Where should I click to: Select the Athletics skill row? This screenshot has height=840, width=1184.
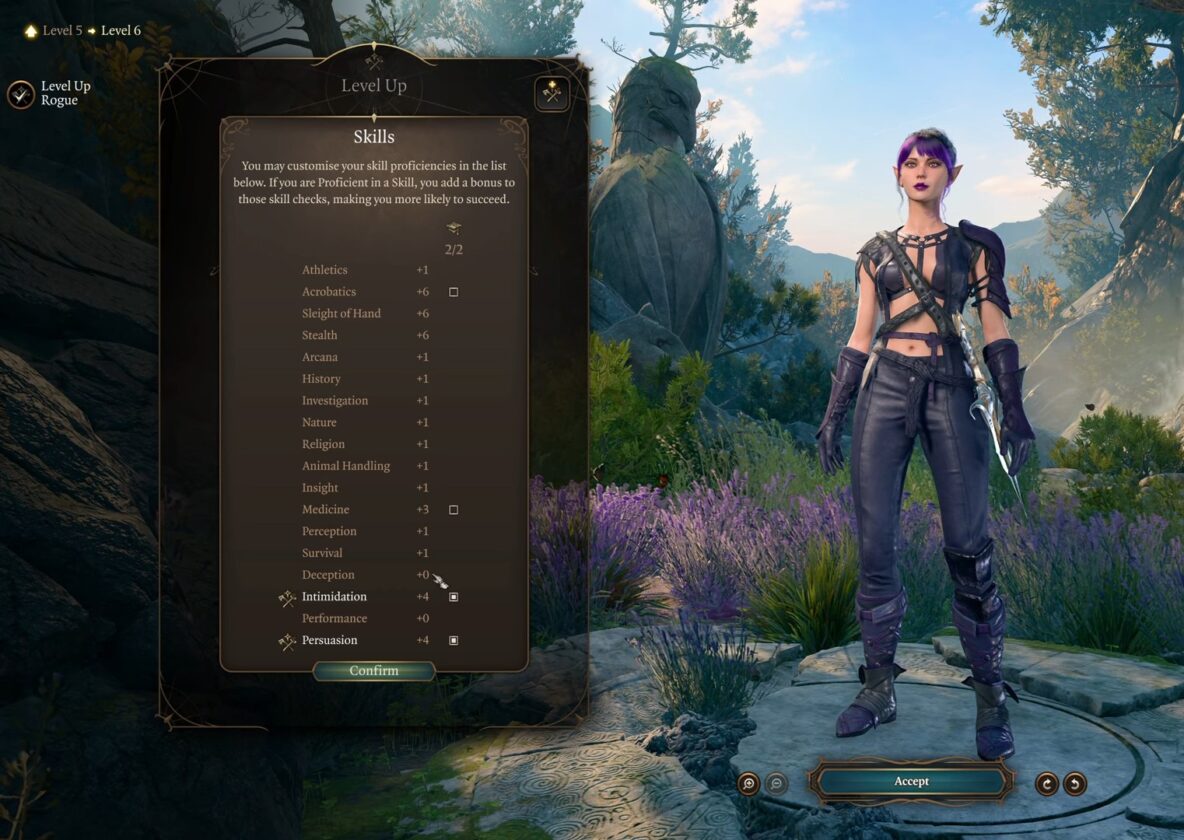325,270
